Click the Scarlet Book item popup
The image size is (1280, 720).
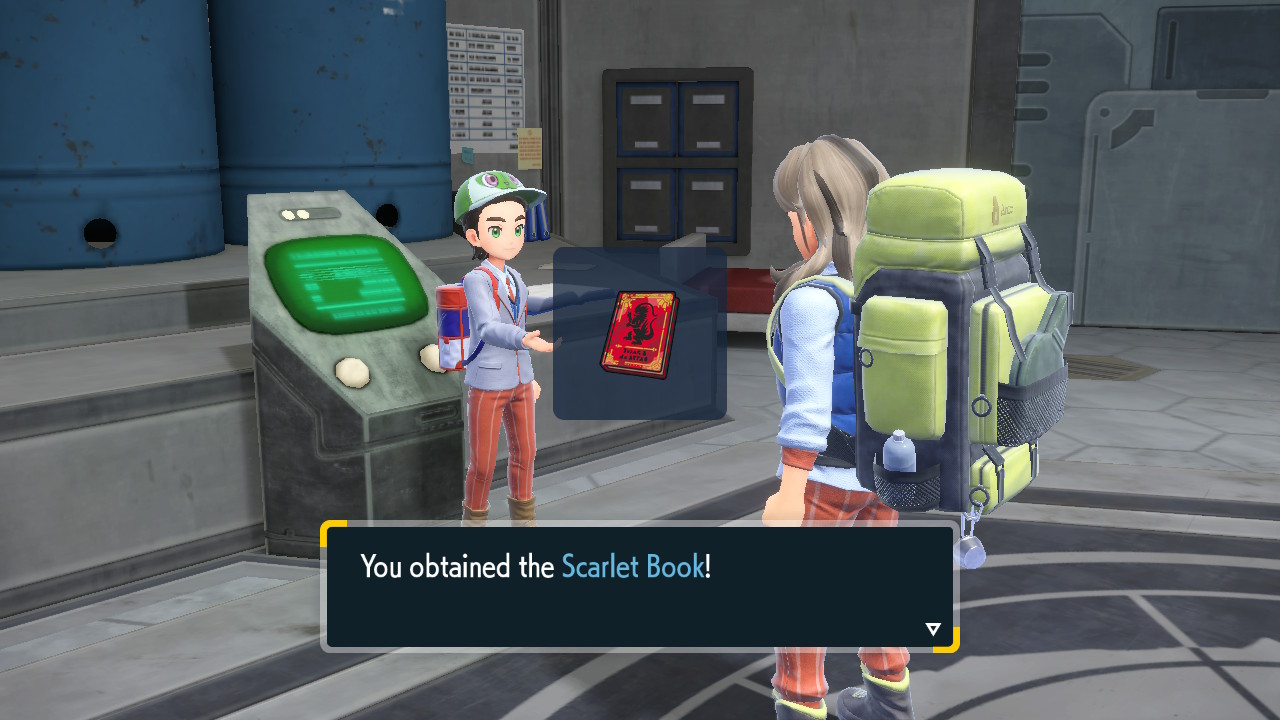pyautogui.click(x=639, y=334)
